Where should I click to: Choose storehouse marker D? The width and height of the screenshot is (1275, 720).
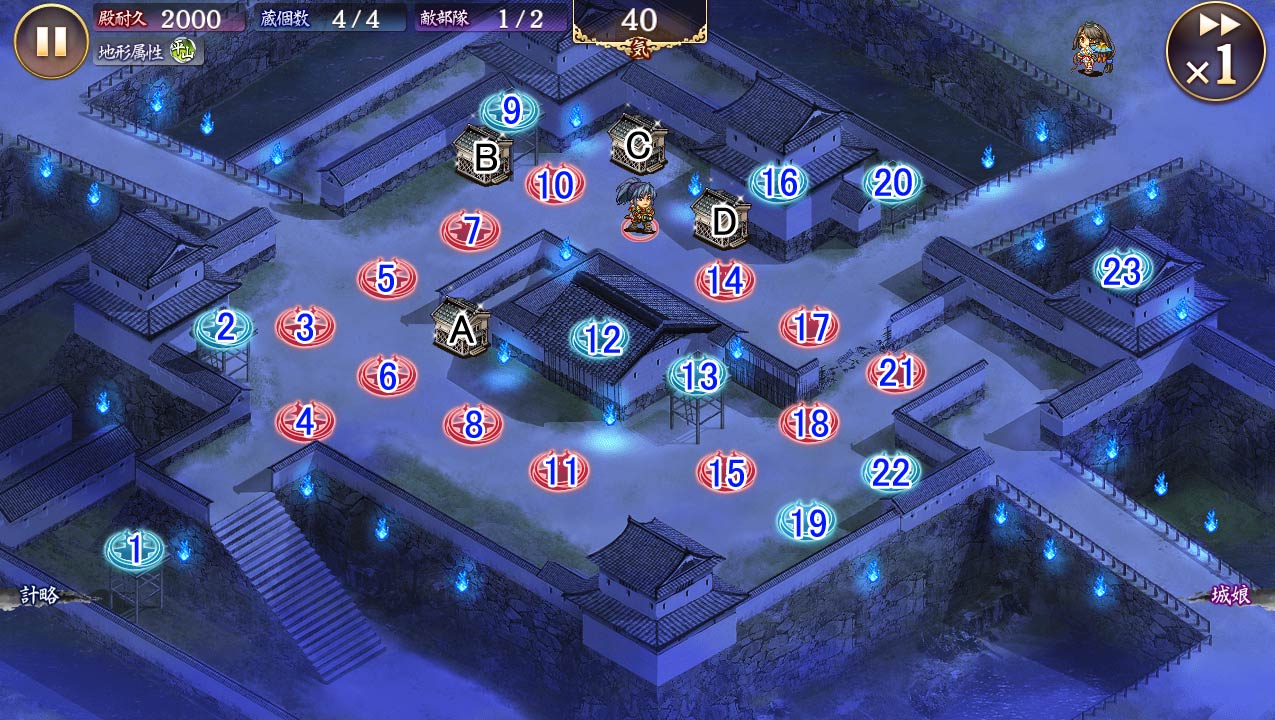(722, 219)
